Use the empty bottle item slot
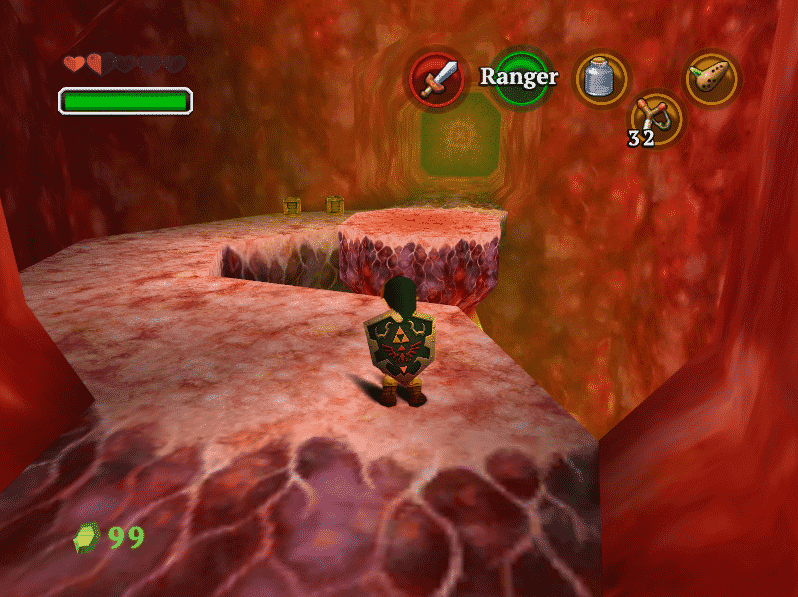 [x=600, y=78]
